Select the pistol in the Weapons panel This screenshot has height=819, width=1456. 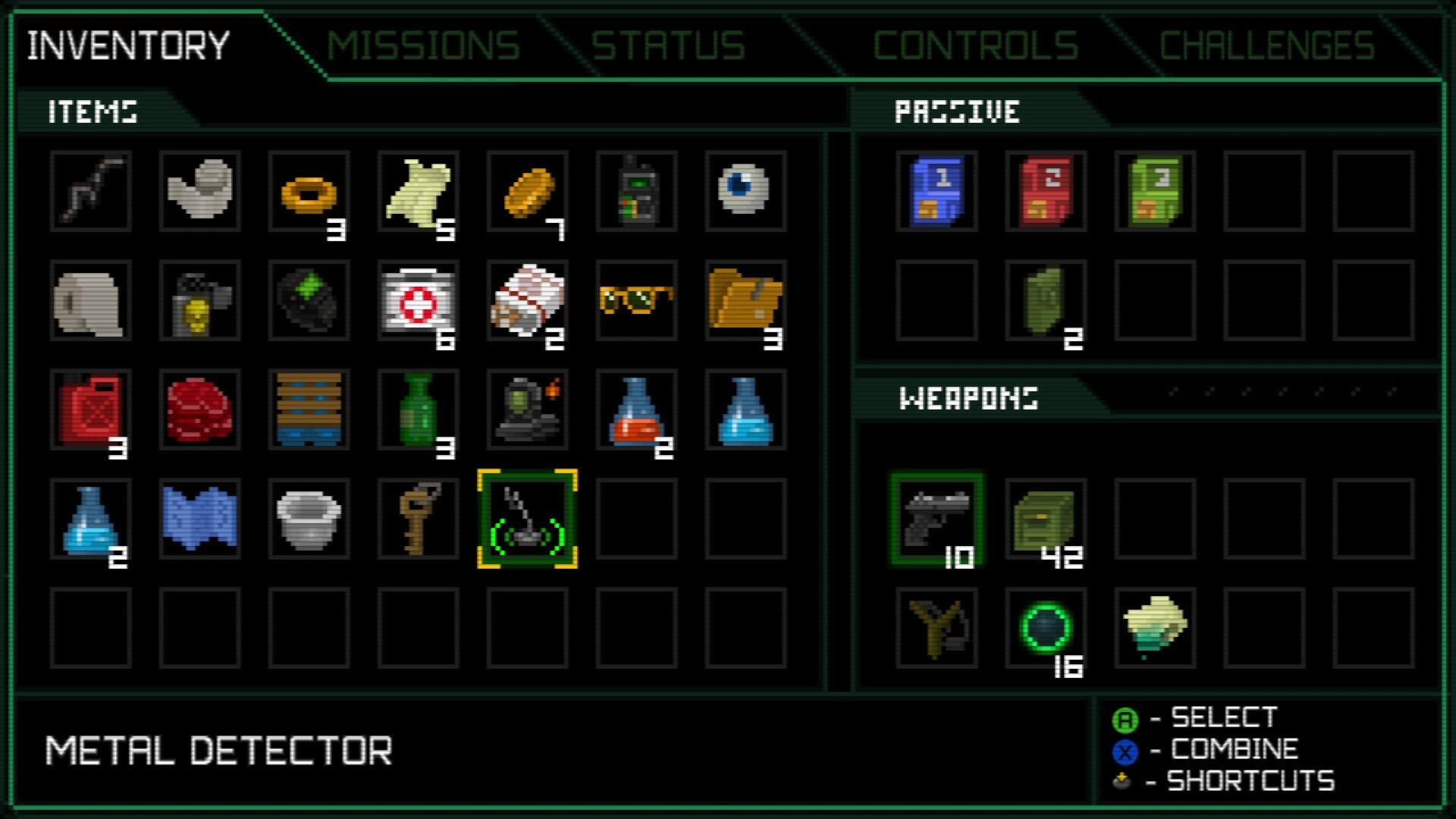(938, 519)
